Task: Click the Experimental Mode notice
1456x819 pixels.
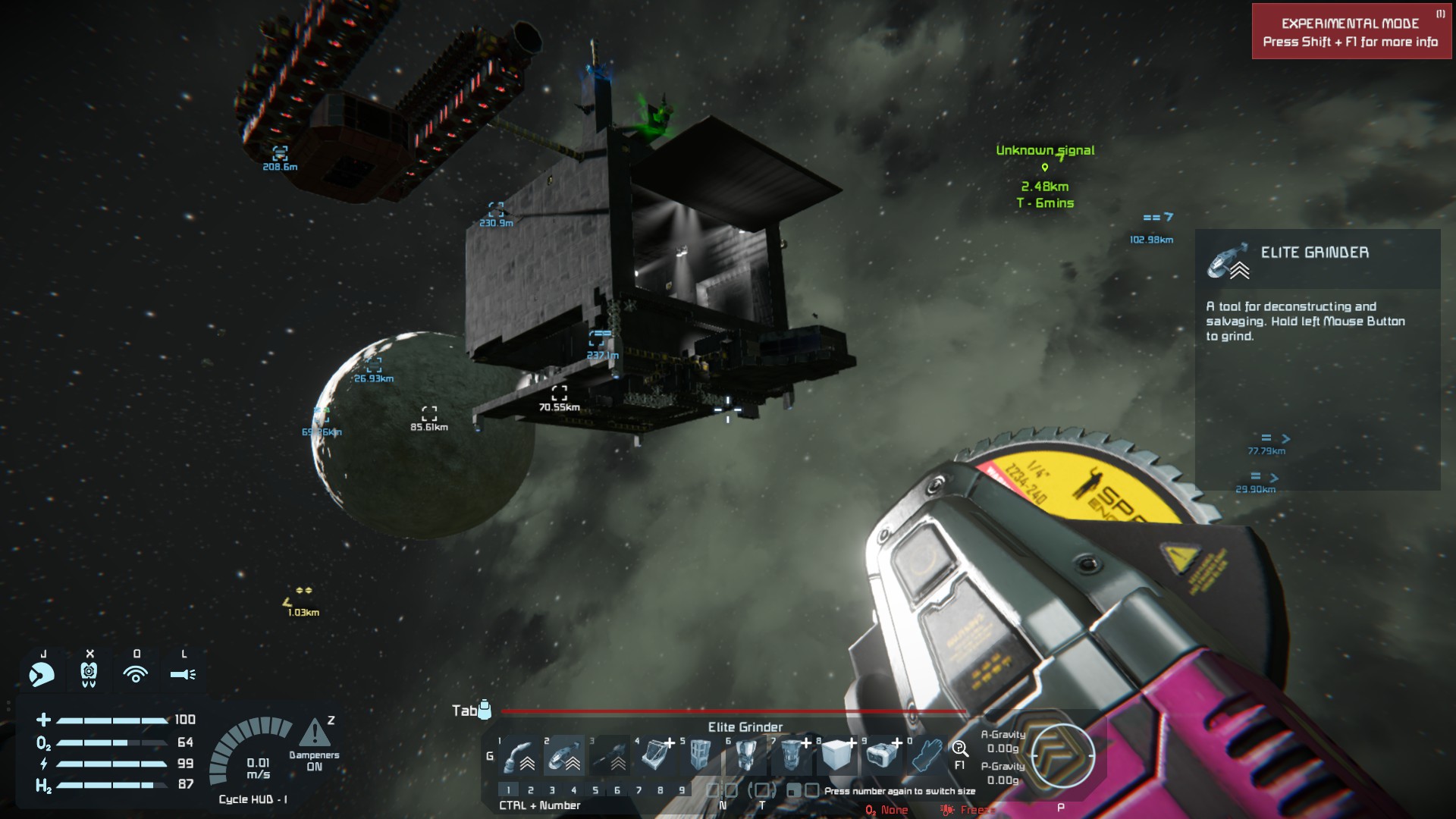Action: pyautogui.click(x=1351, y=32)
